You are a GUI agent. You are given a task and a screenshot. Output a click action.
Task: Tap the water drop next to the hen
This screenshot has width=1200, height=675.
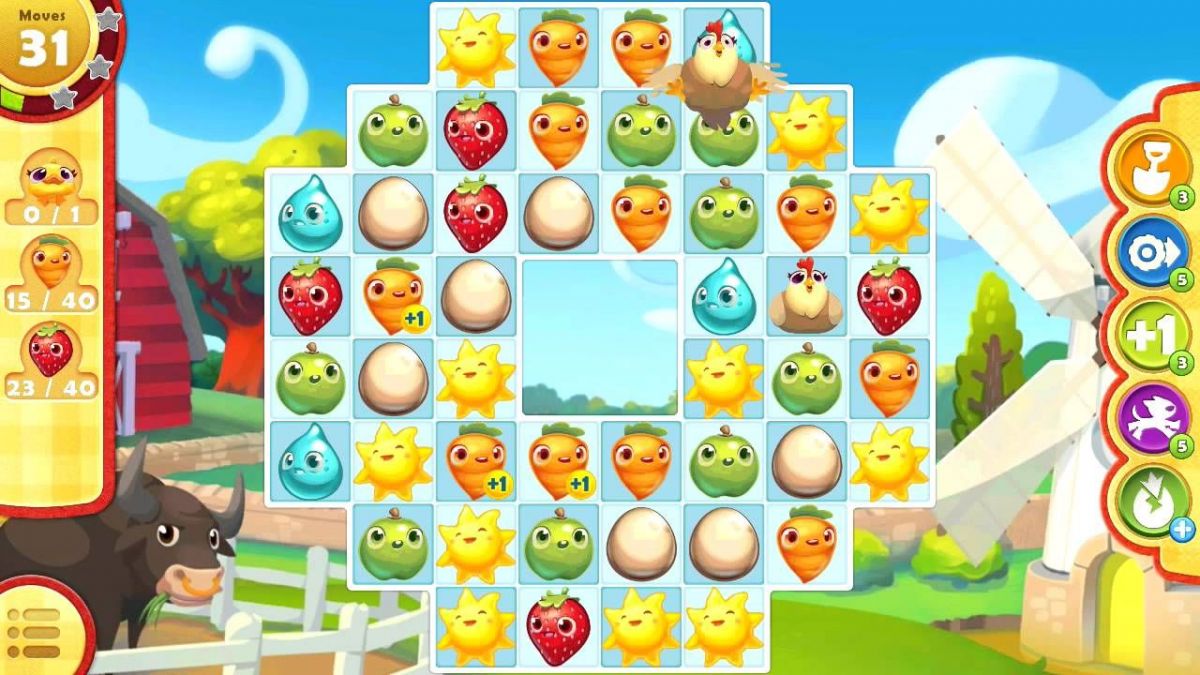click(723, 297)
